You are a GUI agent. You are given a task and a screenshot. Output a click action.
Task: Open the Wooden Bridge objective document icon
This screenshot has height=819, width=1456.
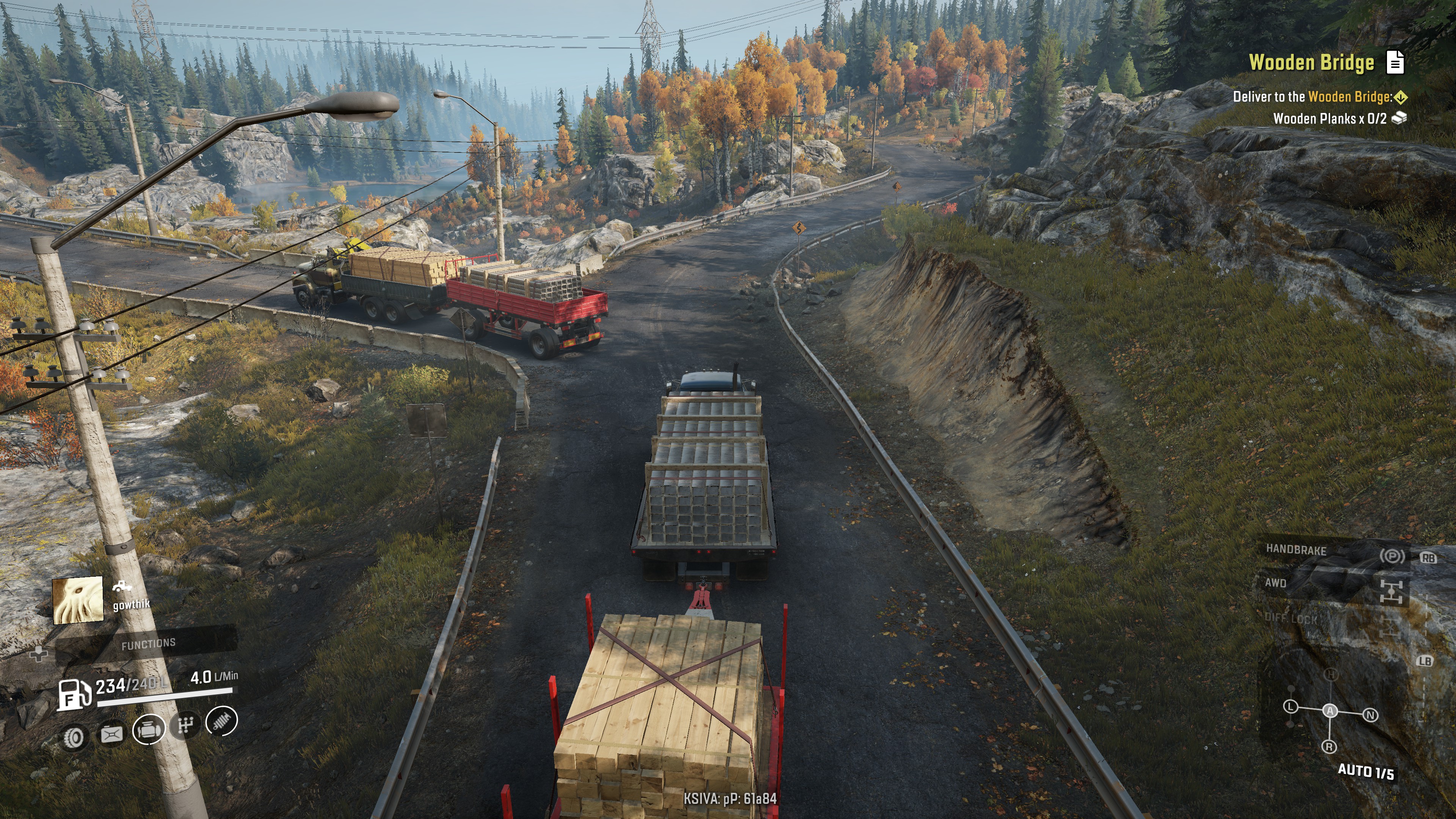pyautogui.click(x=1395, y=62)
